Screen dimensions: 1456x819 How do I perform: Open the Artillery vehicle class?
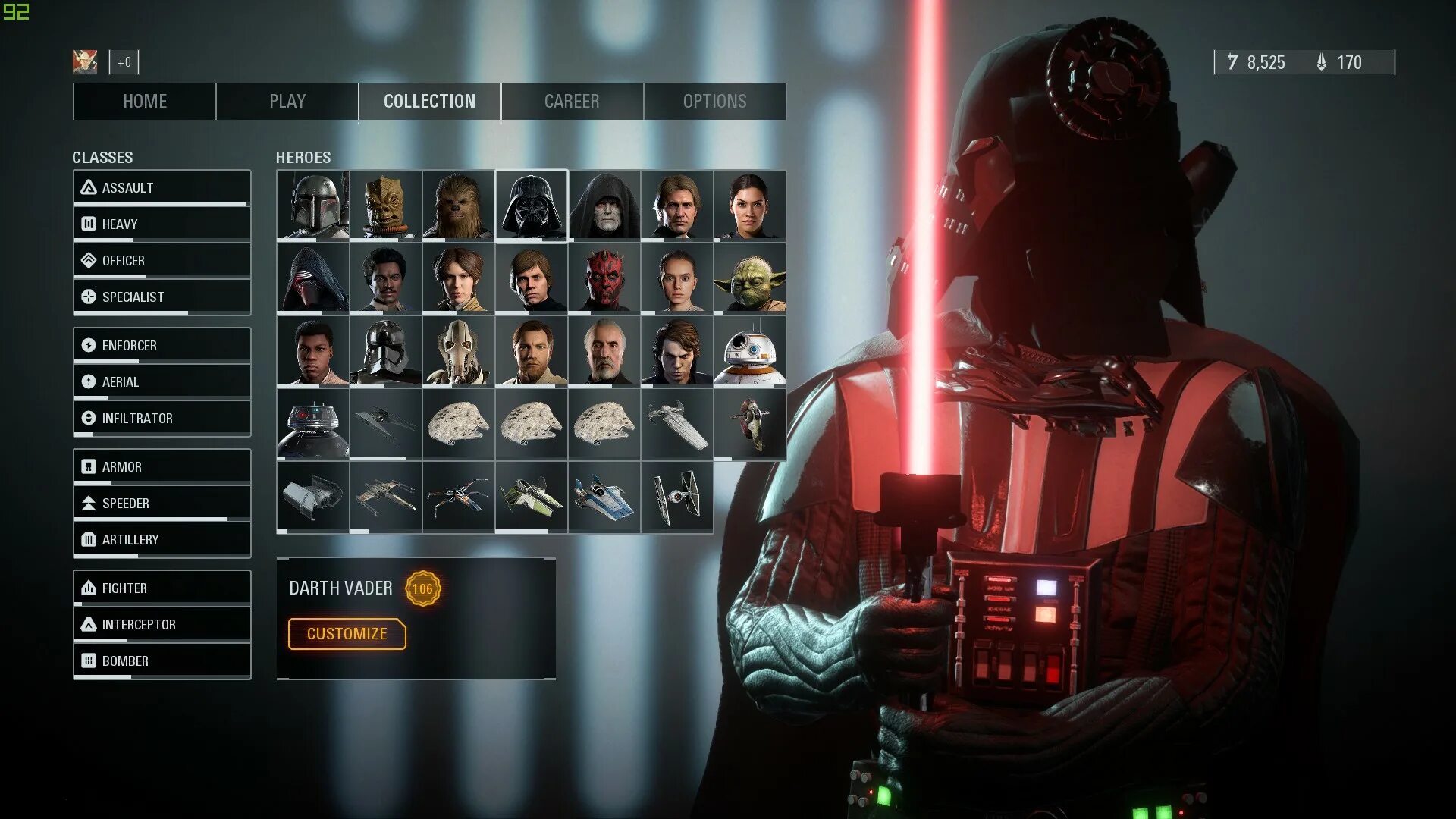click(x=162, y=539)
